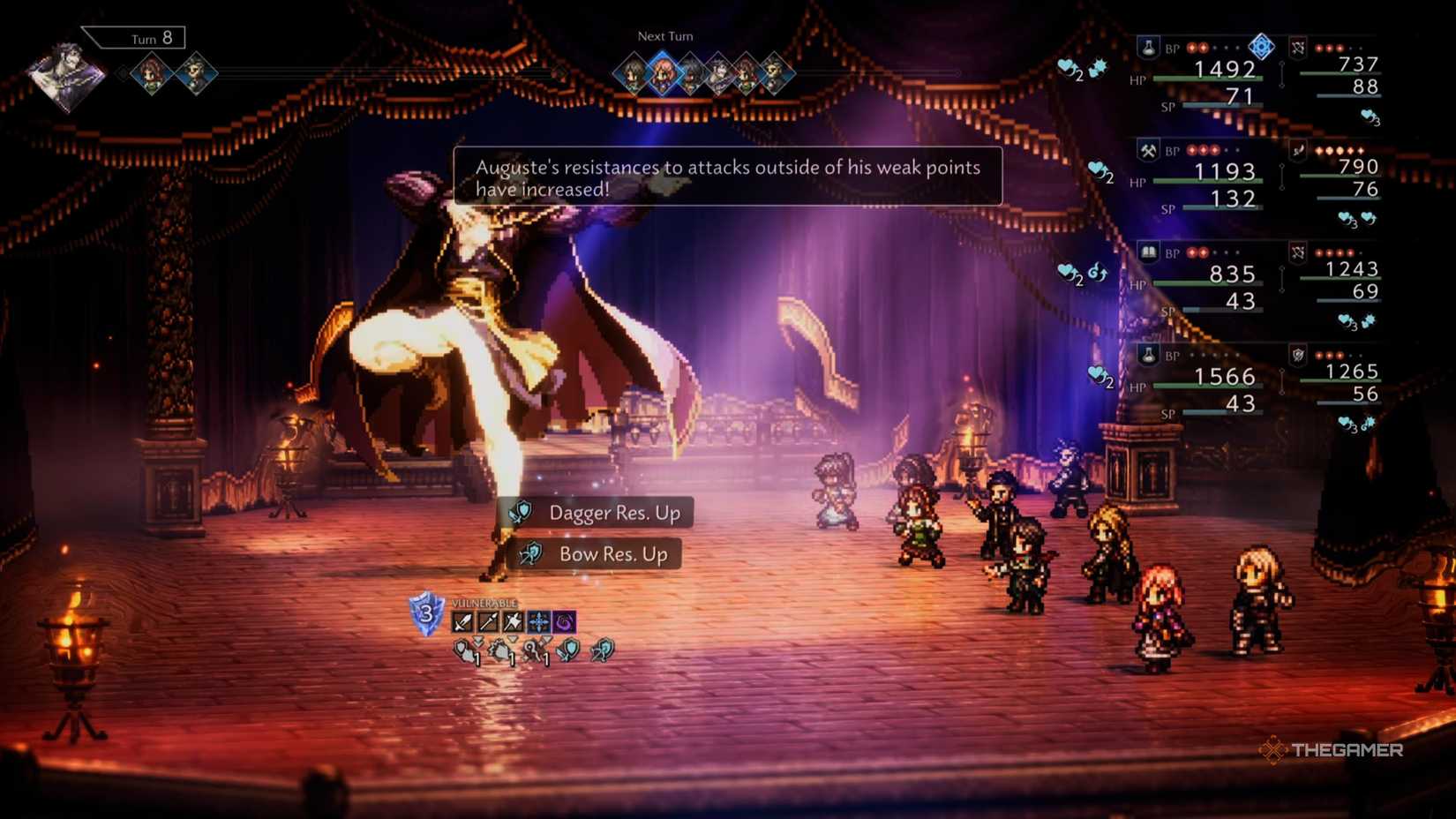Select the book job icon next to 835 HP
1456x819 pixels.
1149,252
